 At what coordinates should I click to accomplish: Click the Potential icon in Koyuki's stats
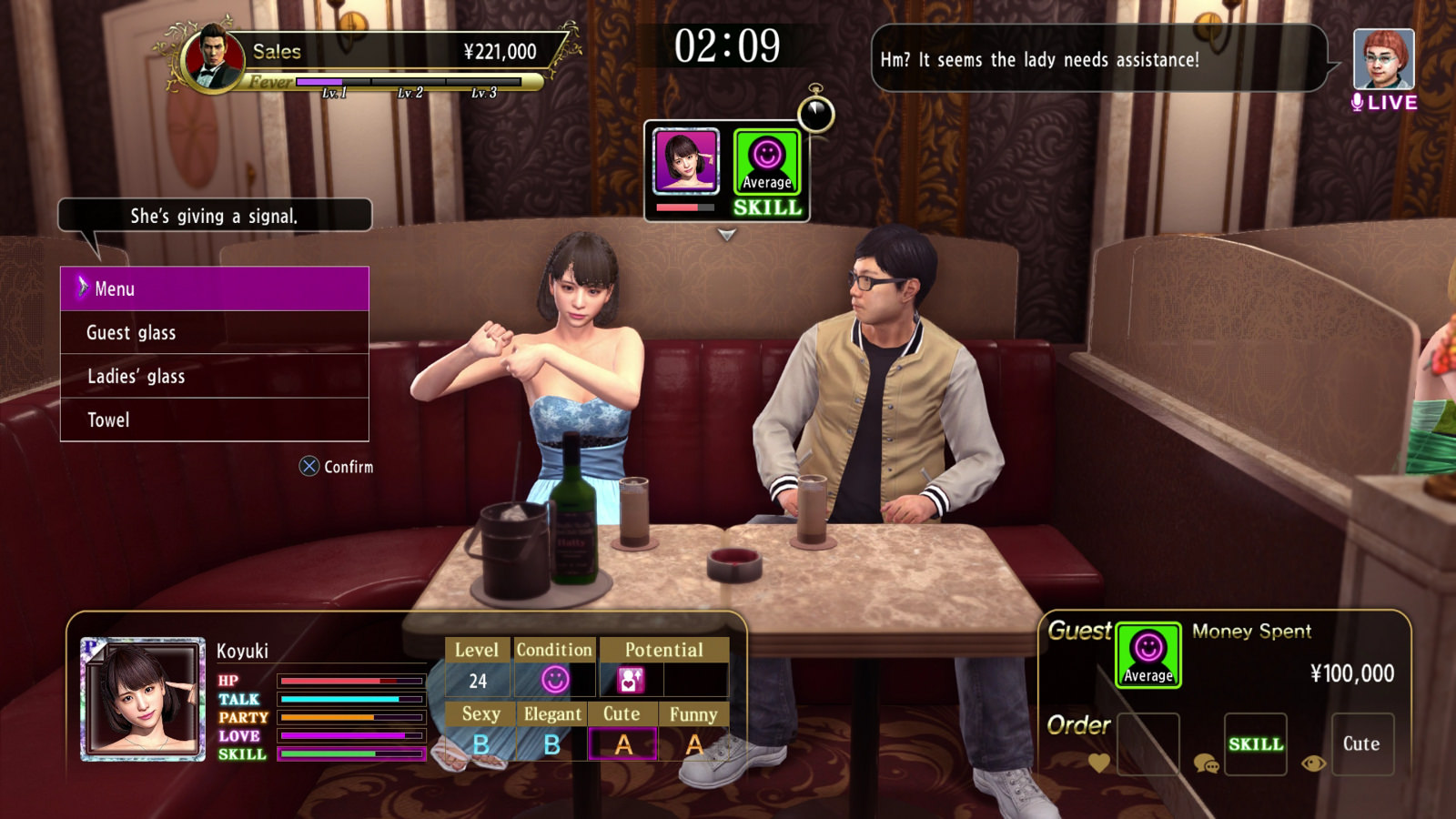632,680
